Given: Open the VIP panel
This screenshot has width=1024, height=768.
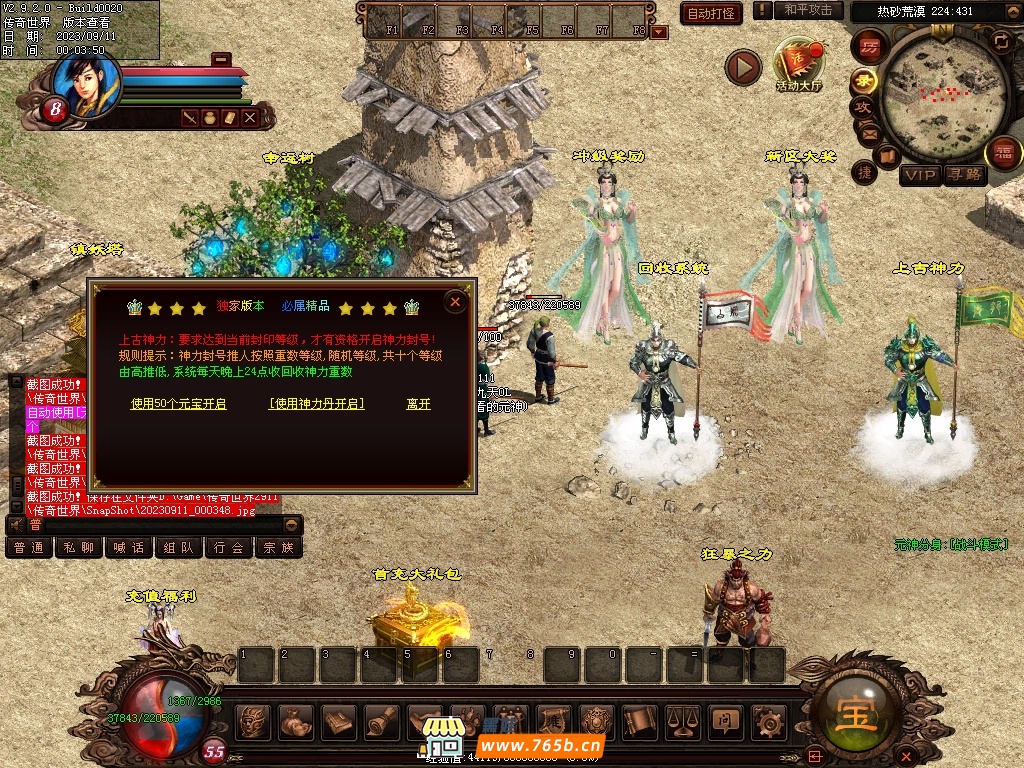Looking at the screenshot, I should pos(920,176).
